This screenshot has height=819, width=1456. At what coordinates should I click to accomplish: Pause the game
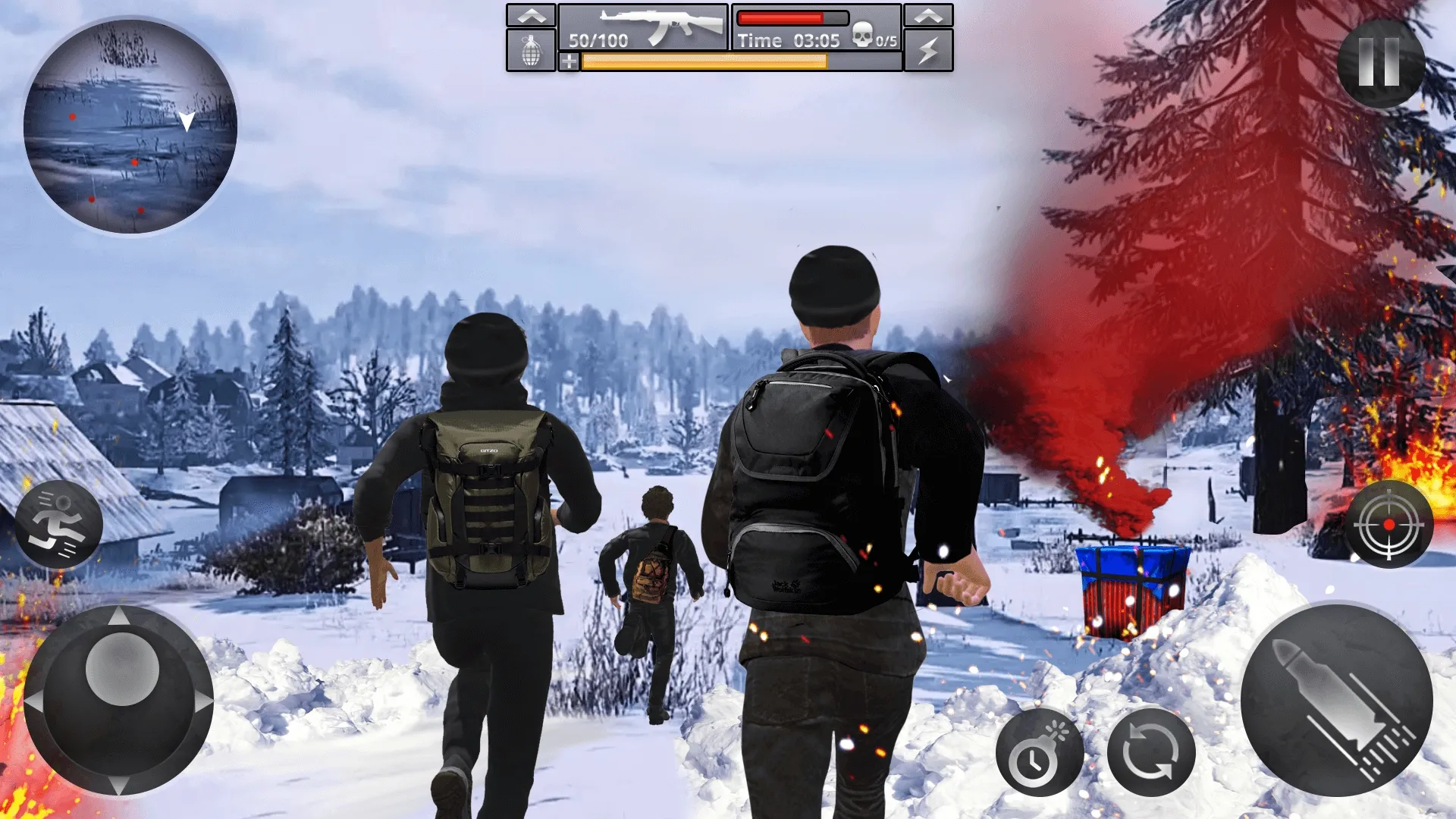coord(1379,63)
